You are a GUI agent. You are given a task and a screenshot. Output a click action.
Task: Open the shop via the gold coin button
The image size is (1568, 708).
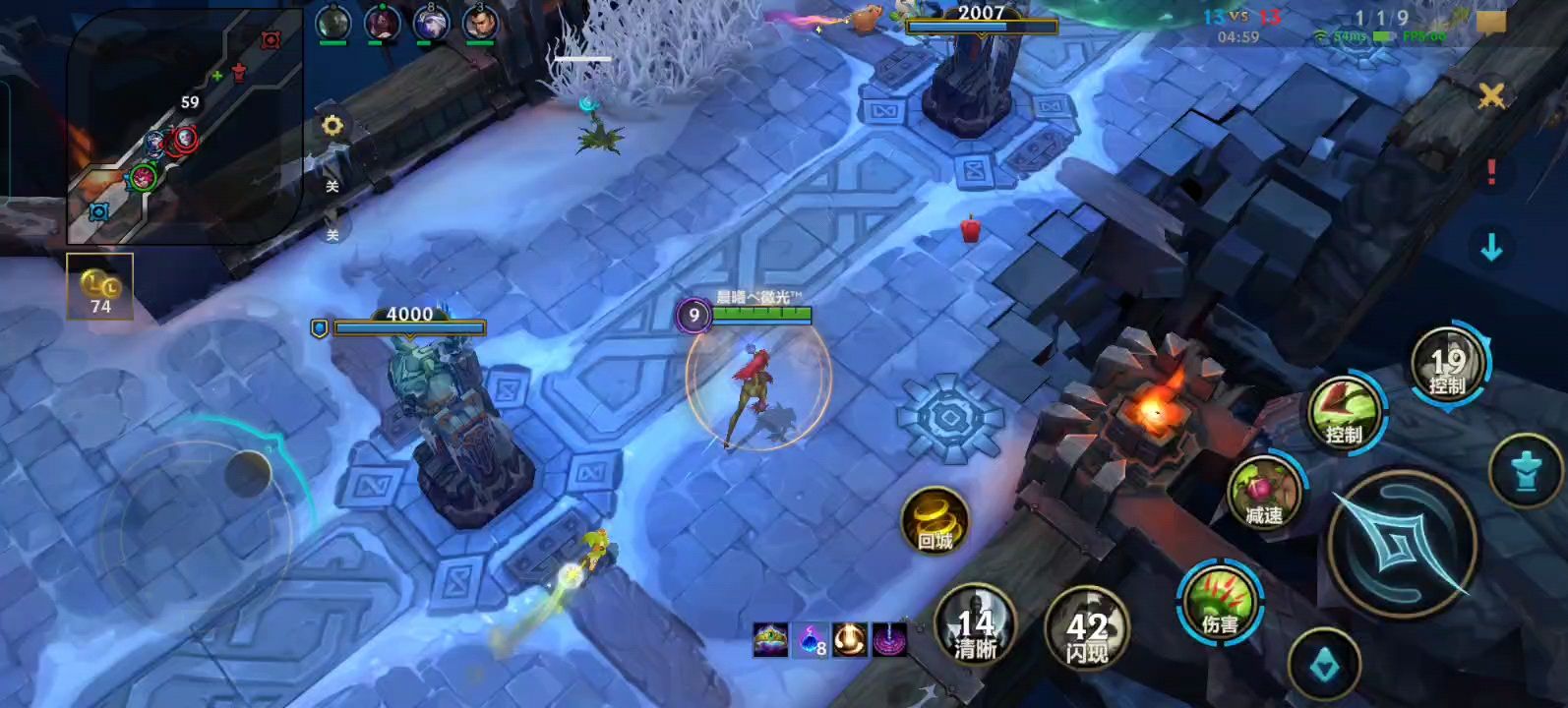pyautogui.click(x=99, y=287)
